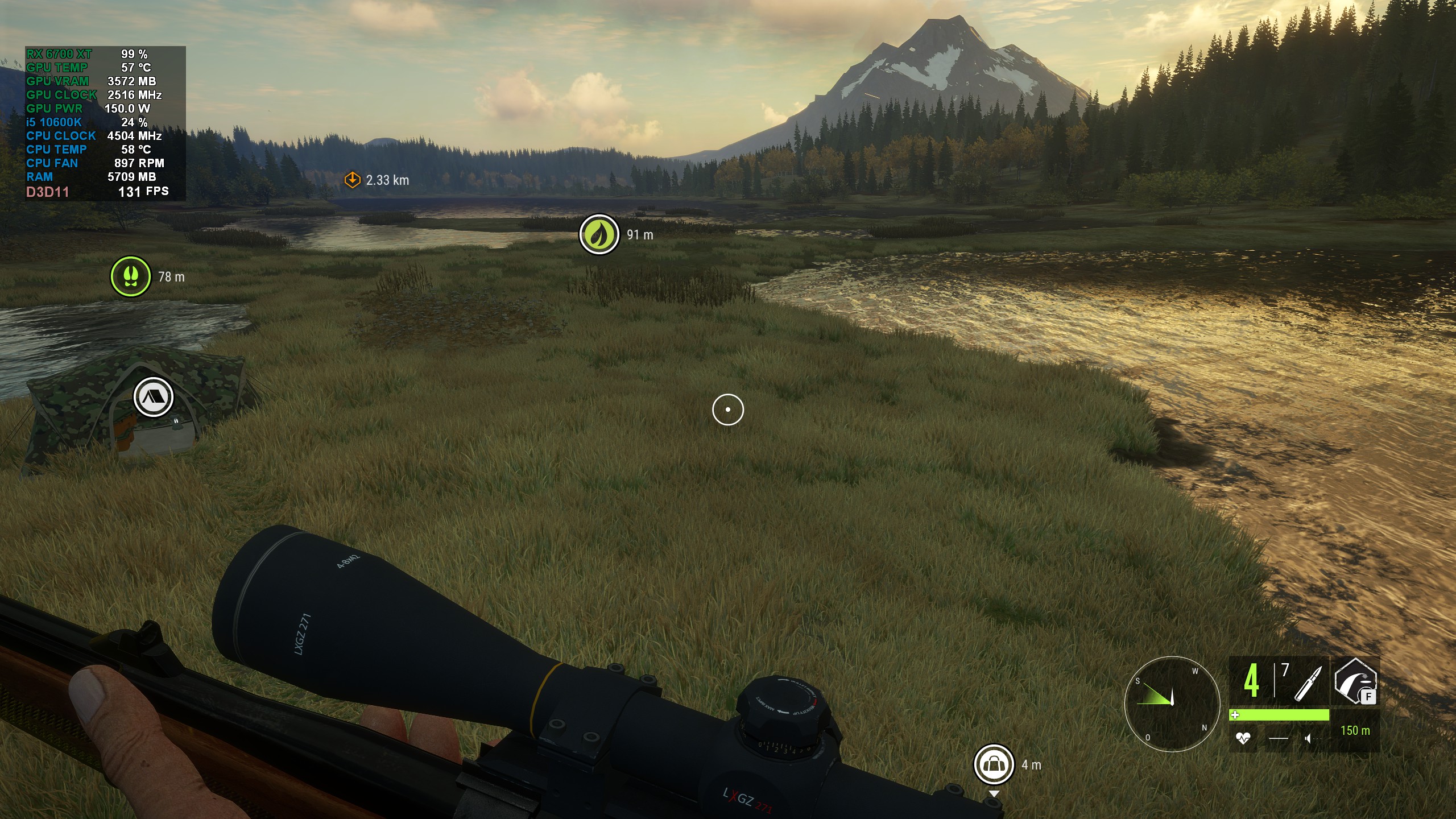Click the animal tracks marker at 78 m
The height and width of the screenshot is (819, 1456).
point(130,277)
